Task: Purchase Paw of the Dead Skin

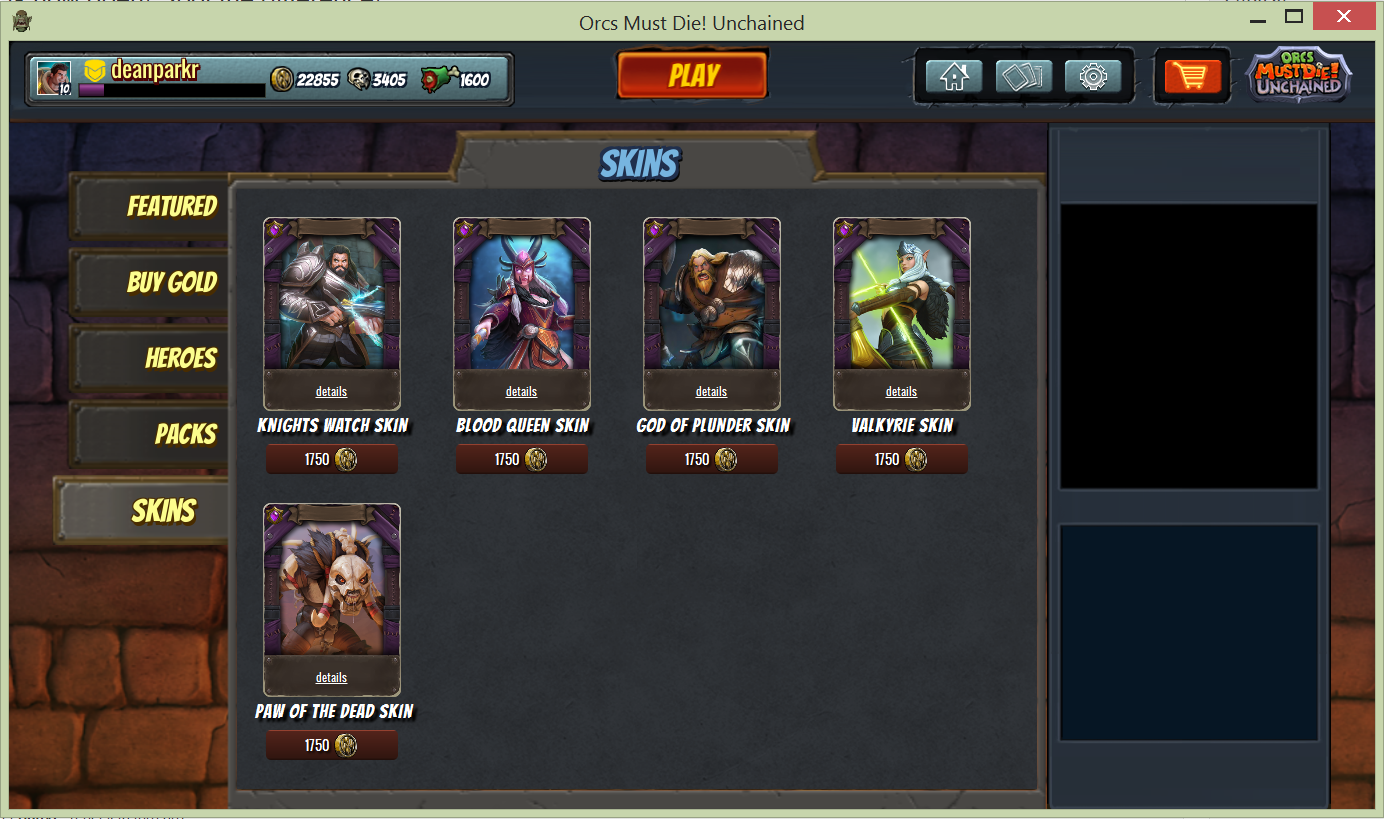Action: point(331,746)
